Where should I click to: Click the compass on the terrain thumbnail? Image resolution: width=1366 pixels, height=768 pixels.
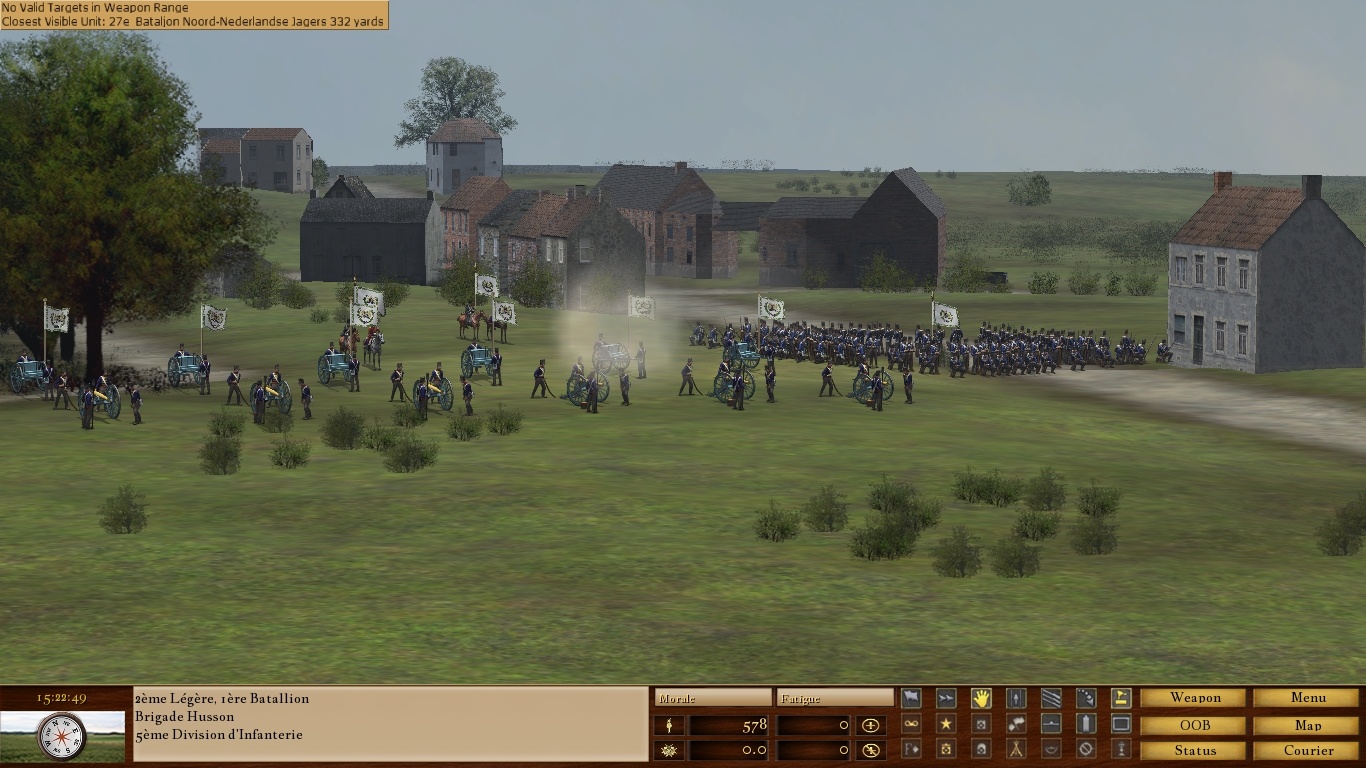pos(62,737)
